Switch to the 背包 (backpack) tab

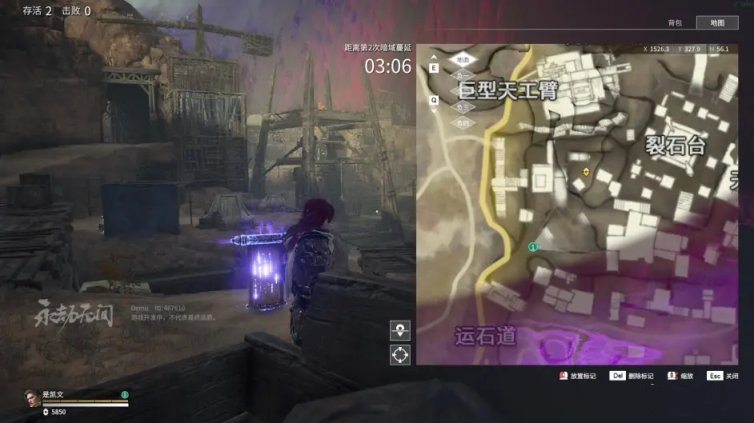click(674, 22)
